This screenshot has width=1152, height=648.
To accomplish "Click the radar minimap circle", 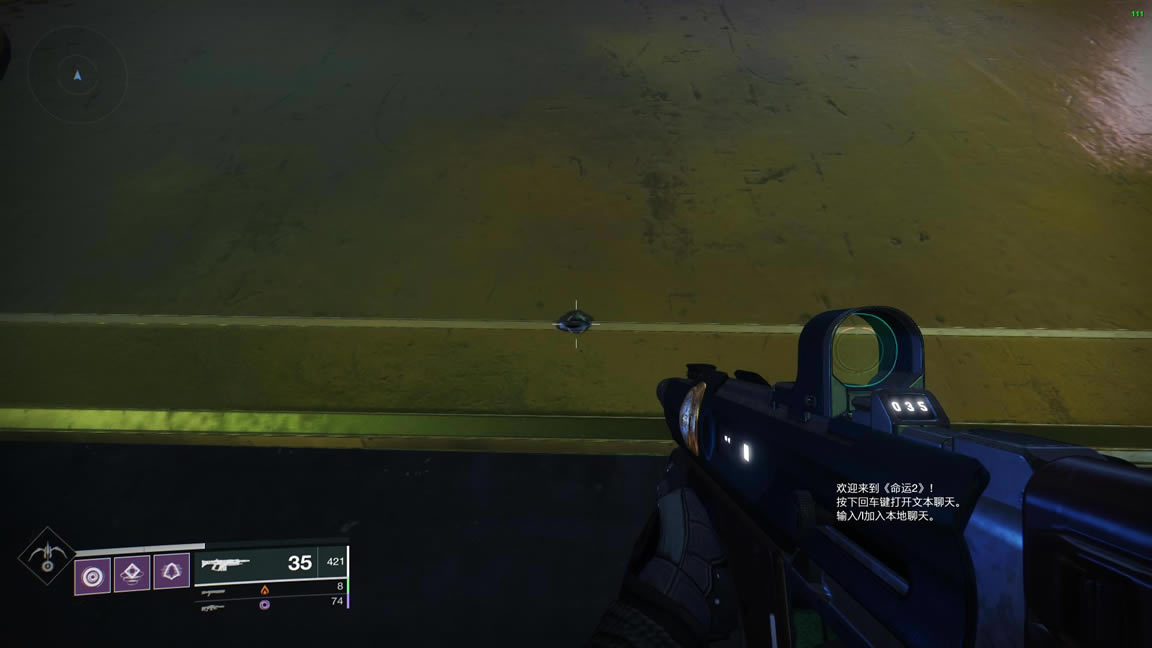I will click(77, 73).
